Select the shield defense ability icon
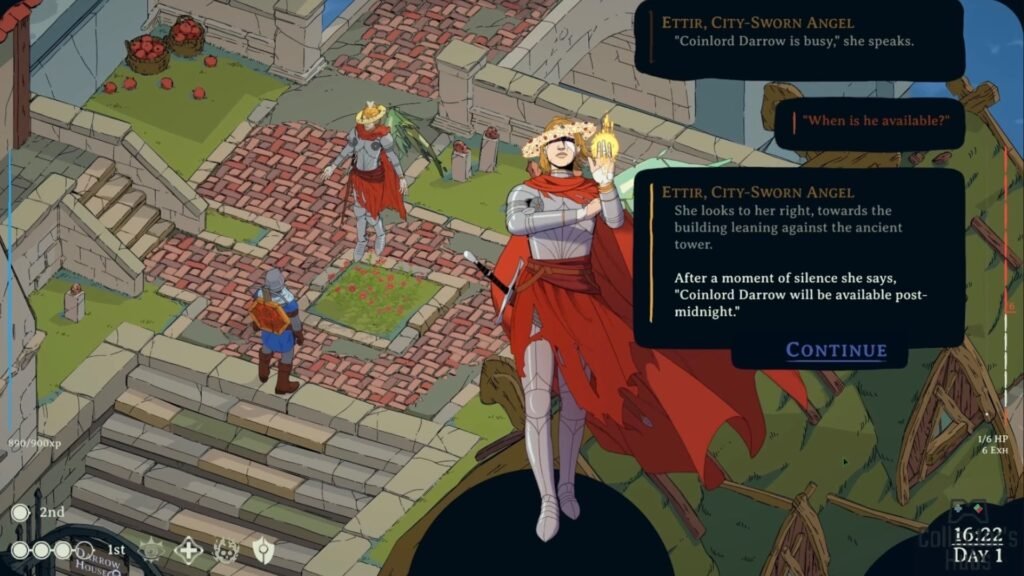Screen dimensions: 1024x576 (x=263, y=549)
